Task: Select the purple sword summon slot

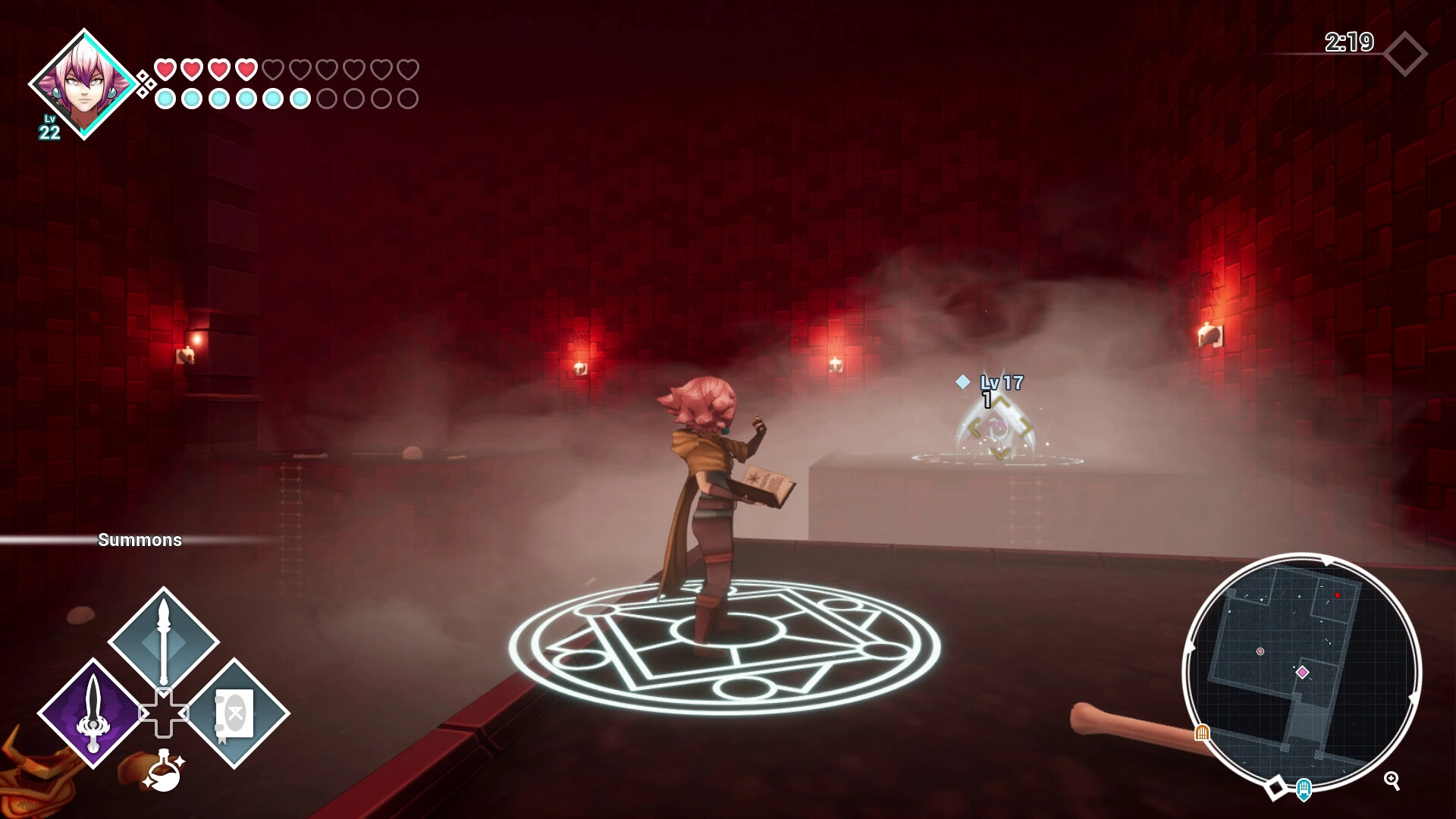Action: pos(92,713)
